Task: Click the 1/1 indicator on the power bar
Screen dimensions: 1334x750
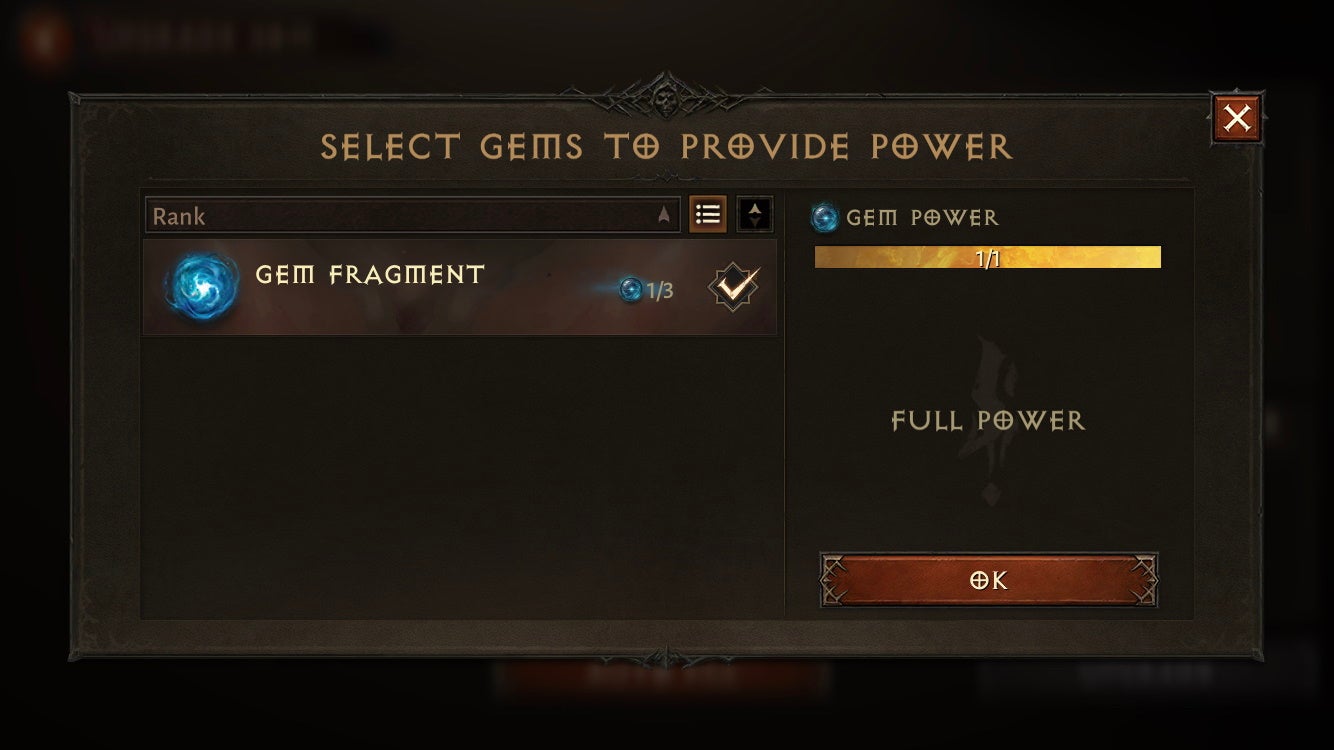Action: pos(987,257)
